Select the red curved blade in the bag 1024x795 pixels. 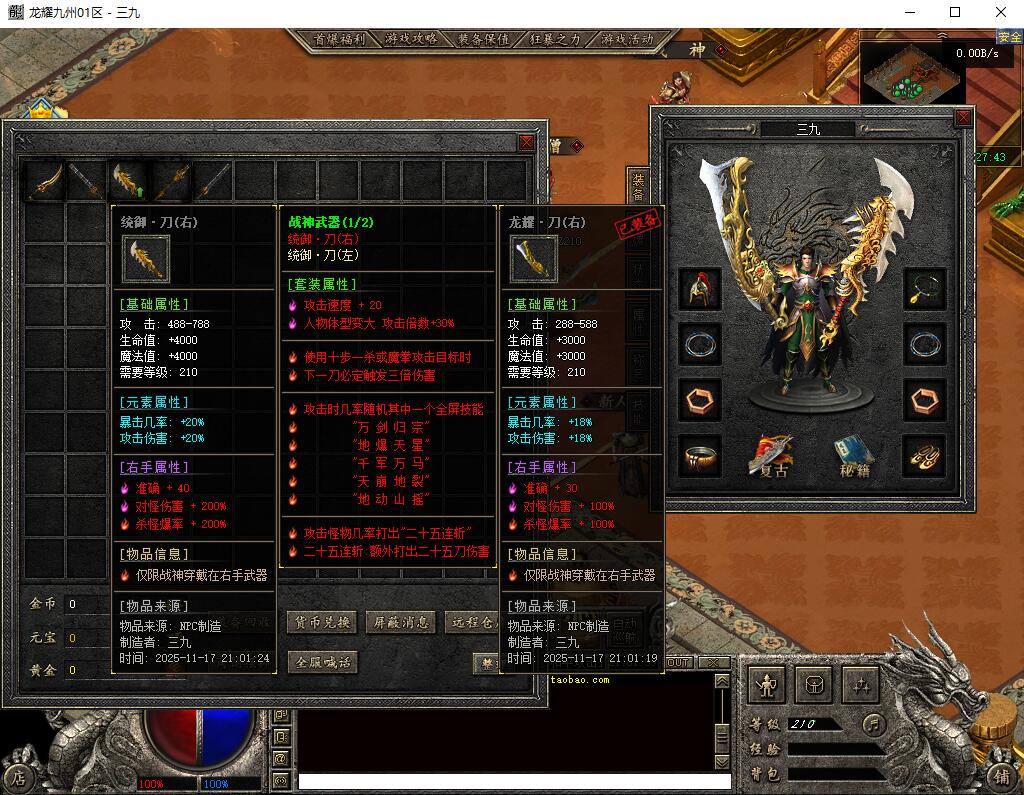tap(45, 181)
